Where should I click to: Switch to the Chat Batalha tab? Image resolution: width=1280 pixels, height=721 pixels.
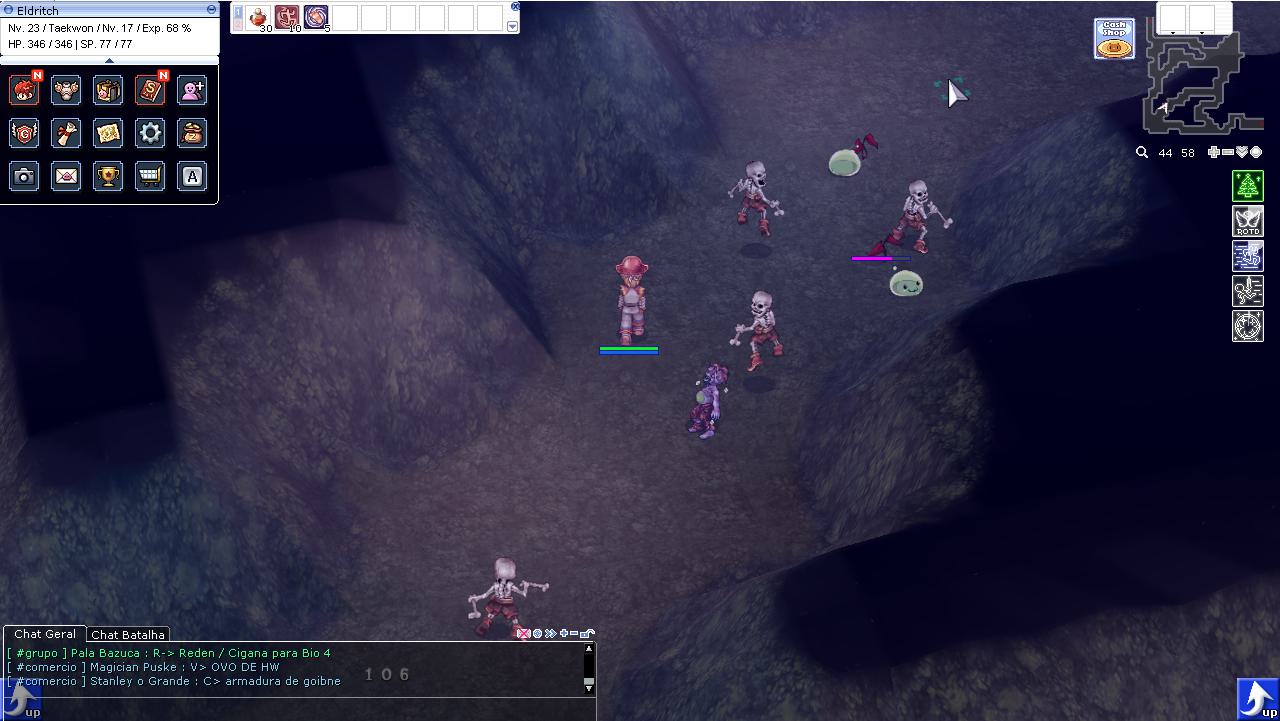[128, 634]
